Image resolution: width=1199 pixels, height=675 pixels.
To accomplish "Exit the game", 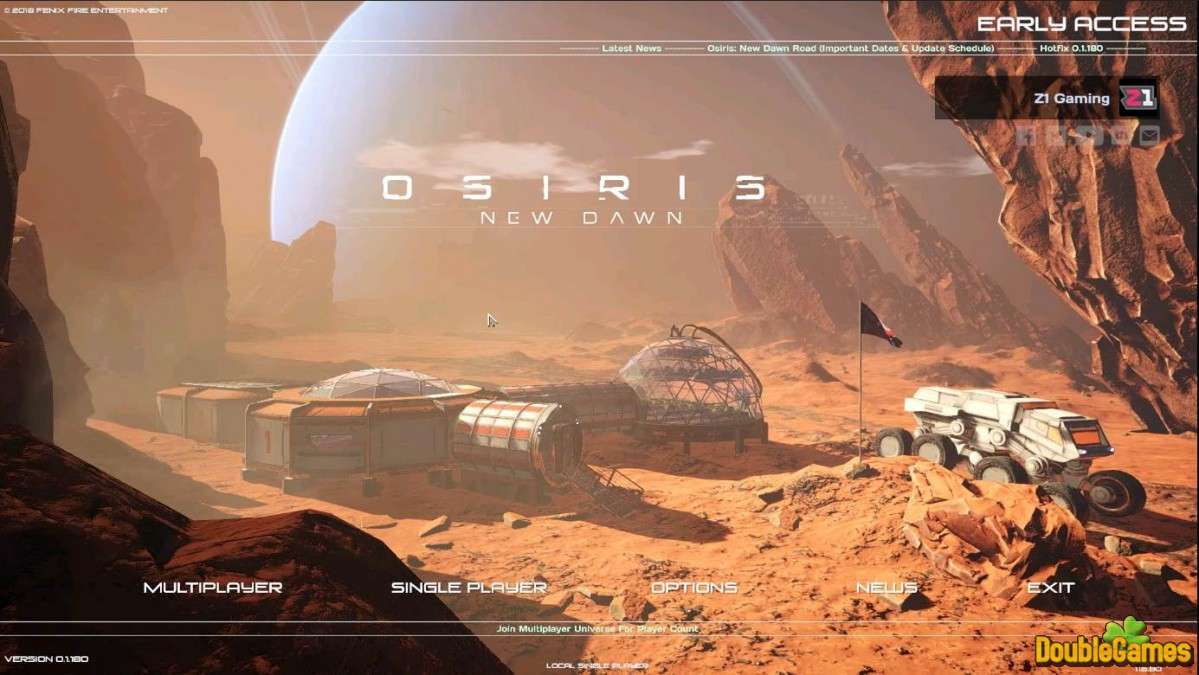I will coord(1050,588).
